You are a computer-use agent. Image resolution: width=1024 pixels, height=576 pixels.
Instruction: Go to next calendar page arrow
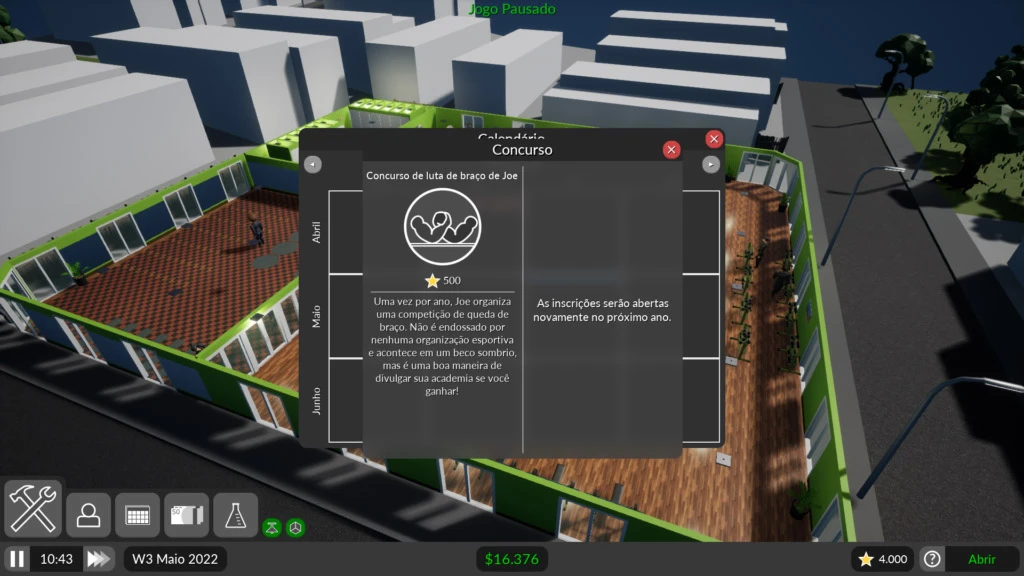711,164
